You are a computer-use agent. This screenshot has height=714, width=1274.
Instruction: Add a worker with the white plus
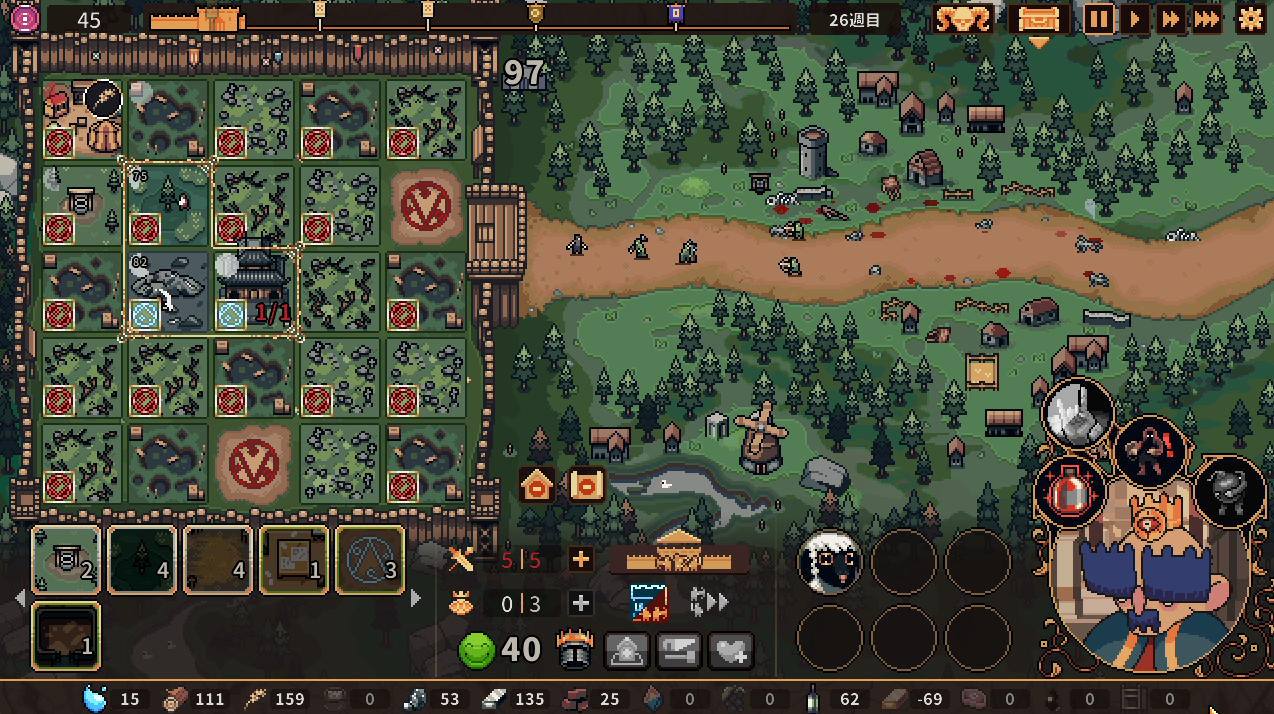tap(581, 603)
